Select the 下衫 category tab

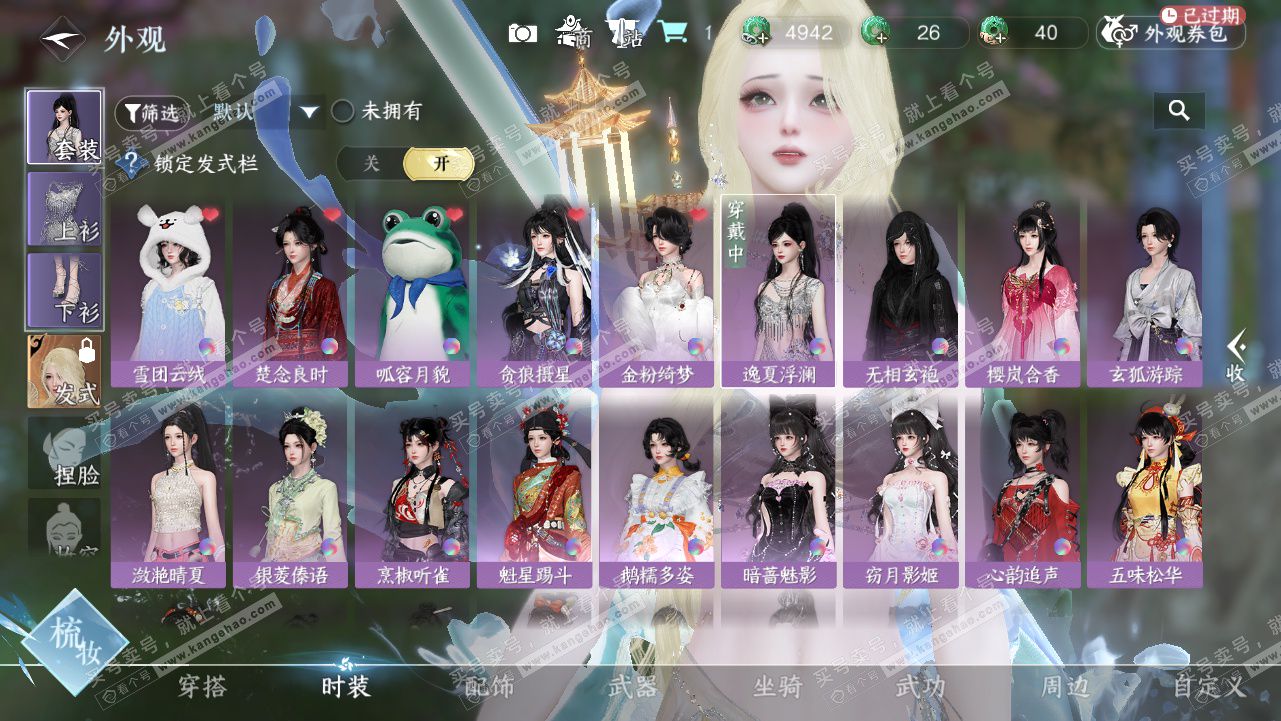65,289
